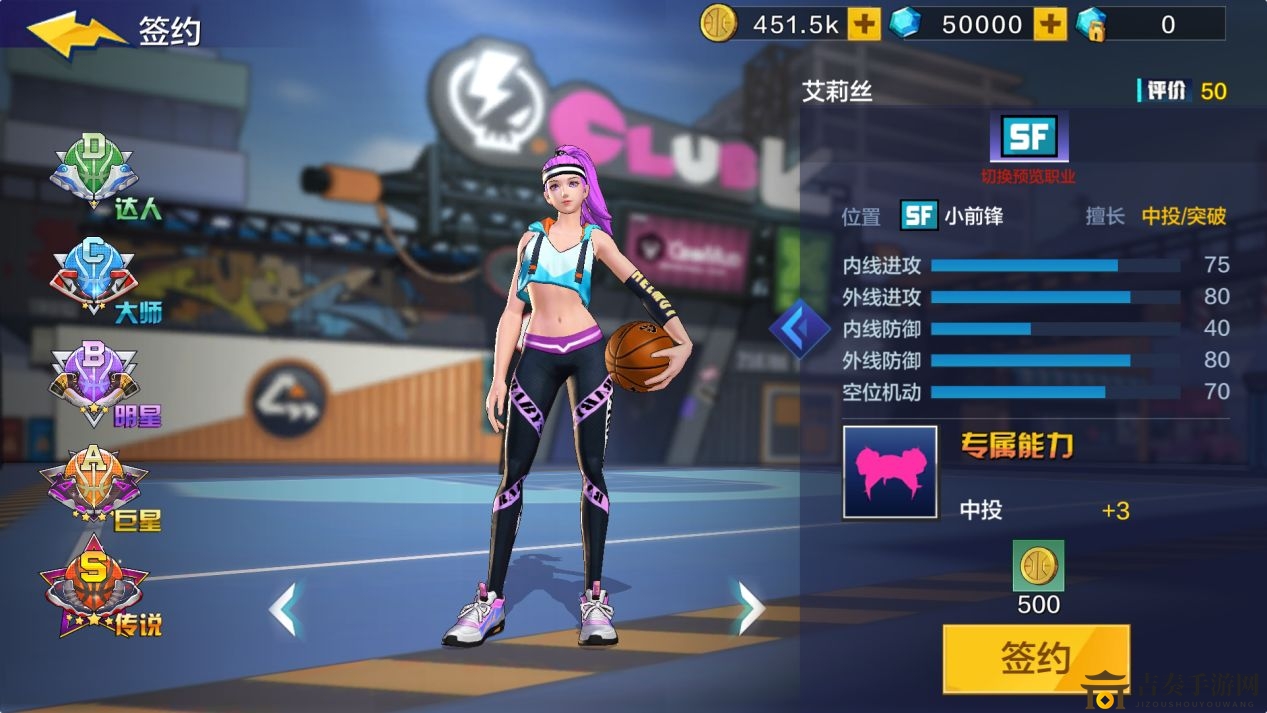Sign the player with yellow 签约 button

click(1036, 658)
